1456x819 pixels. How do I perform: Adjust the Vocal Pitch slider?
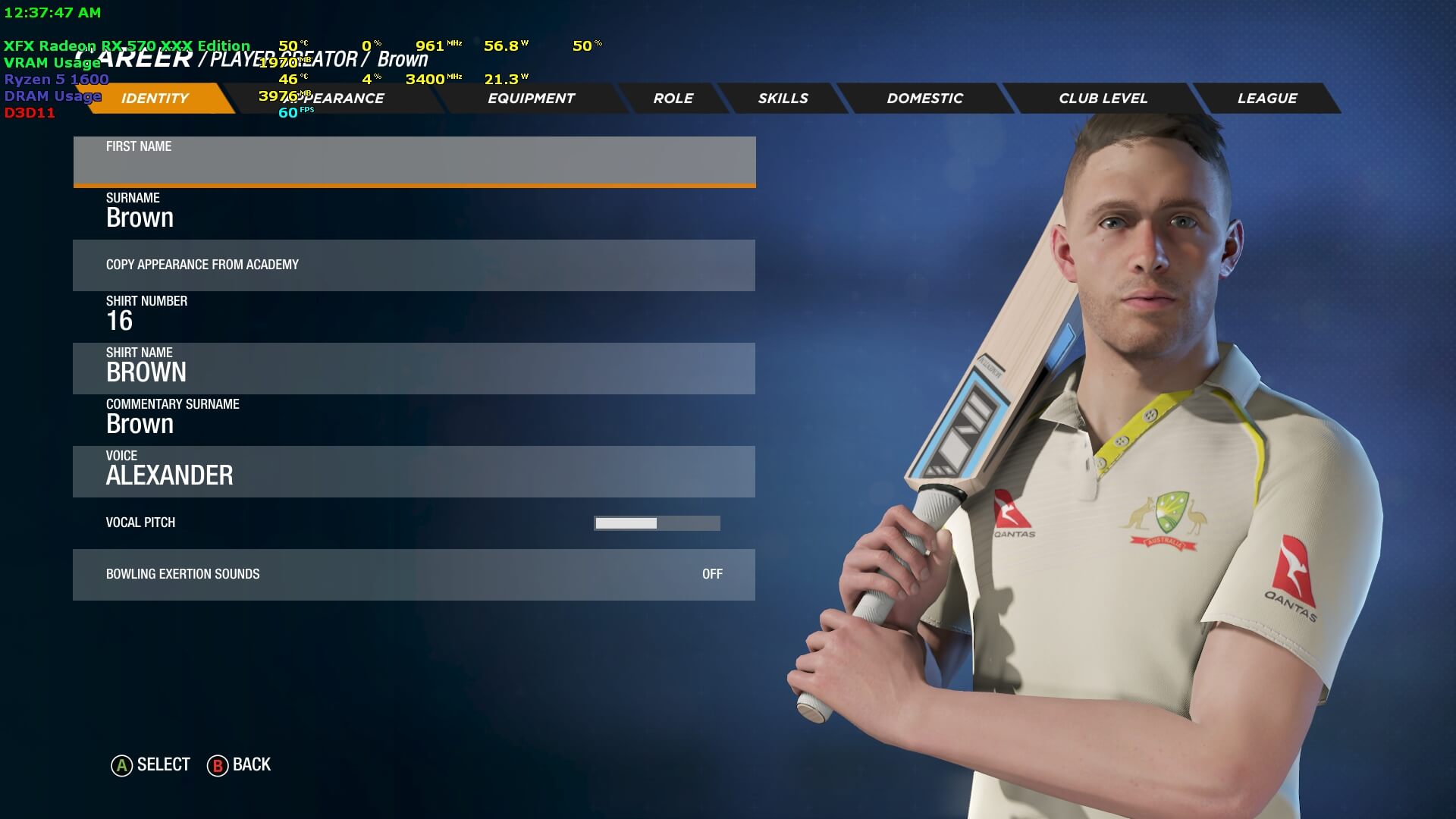657,523
